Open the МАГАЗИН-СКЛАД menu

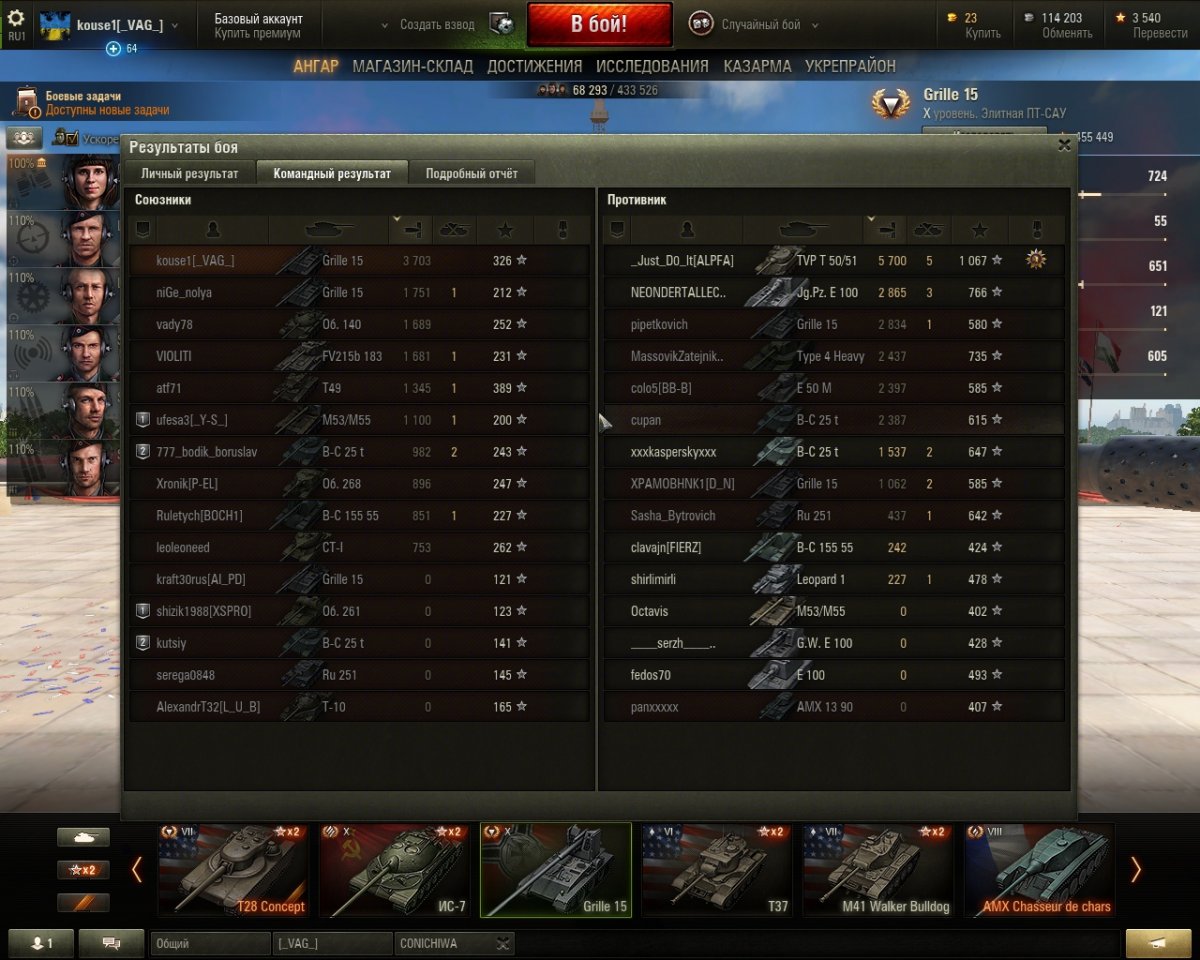pos(413,66)
